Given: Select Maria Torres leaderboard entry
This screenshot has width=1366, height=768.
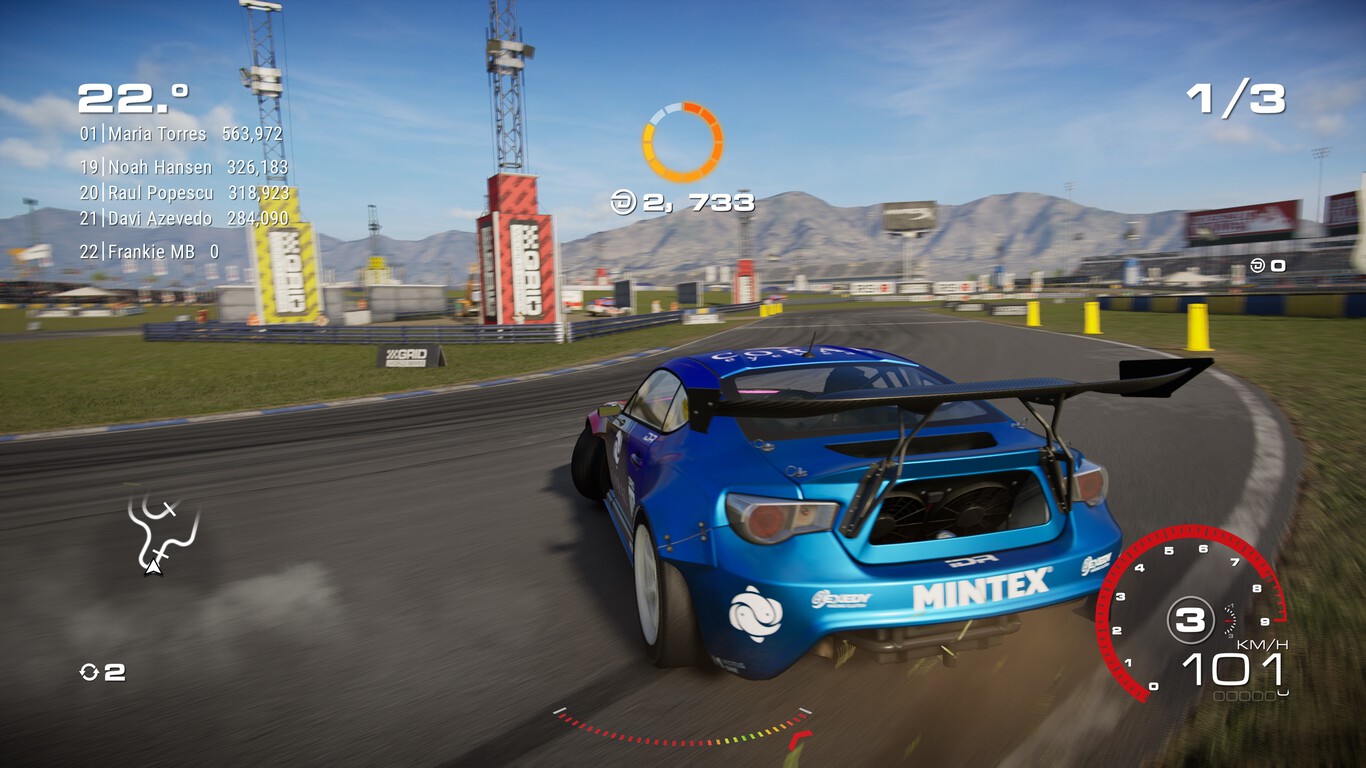Looking at the screenshot, I should 180,133.
